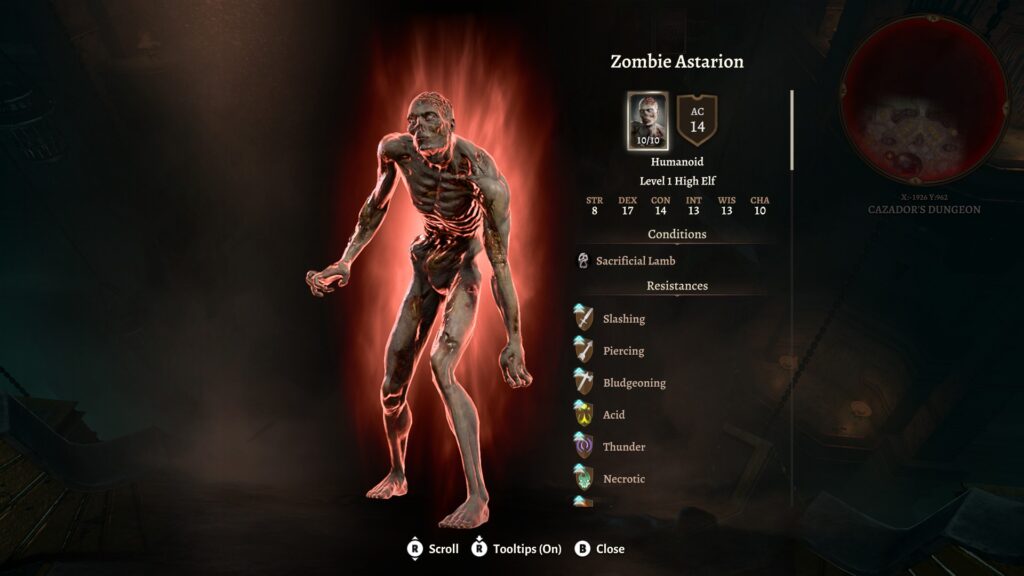This screenshot has width=1024, height=576.
Task: Open the circular minimap
Action: [x=923, y=100]
